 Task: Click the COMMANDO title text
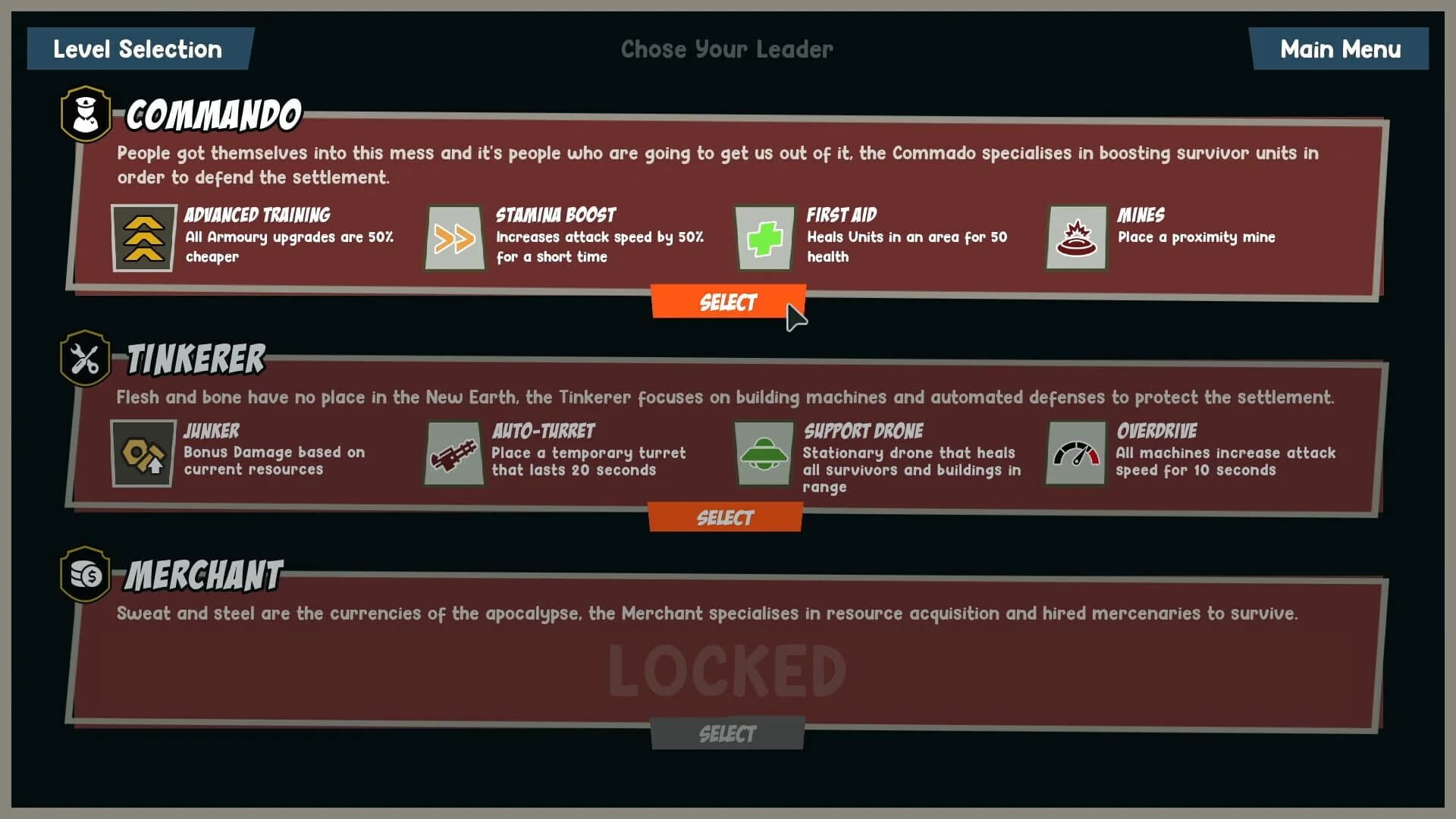[x=212, y=115]
